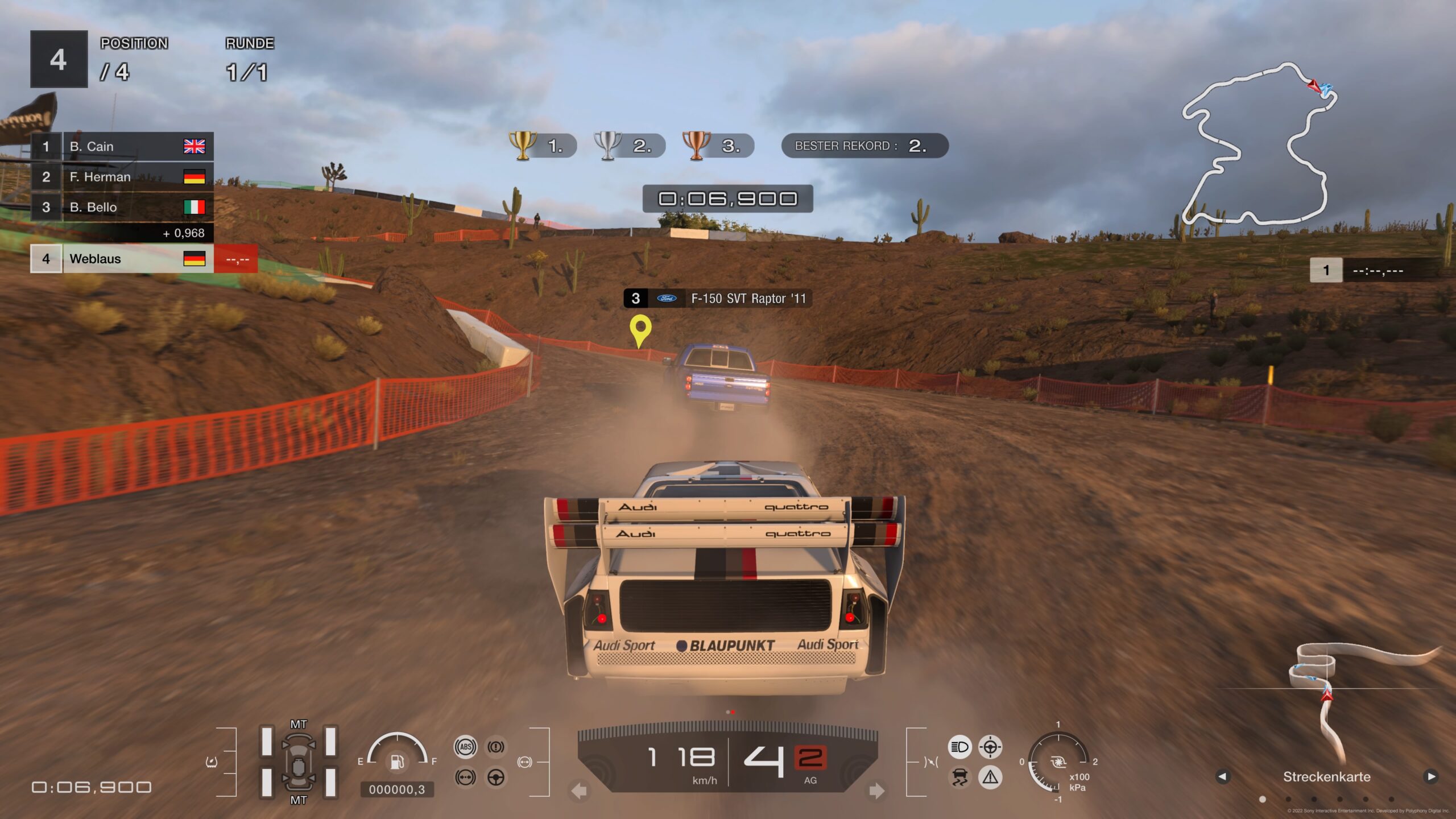Click the headlight high-beam icon
The image size is (1456, 819).
pyautogui.click(x=959, y=747)
